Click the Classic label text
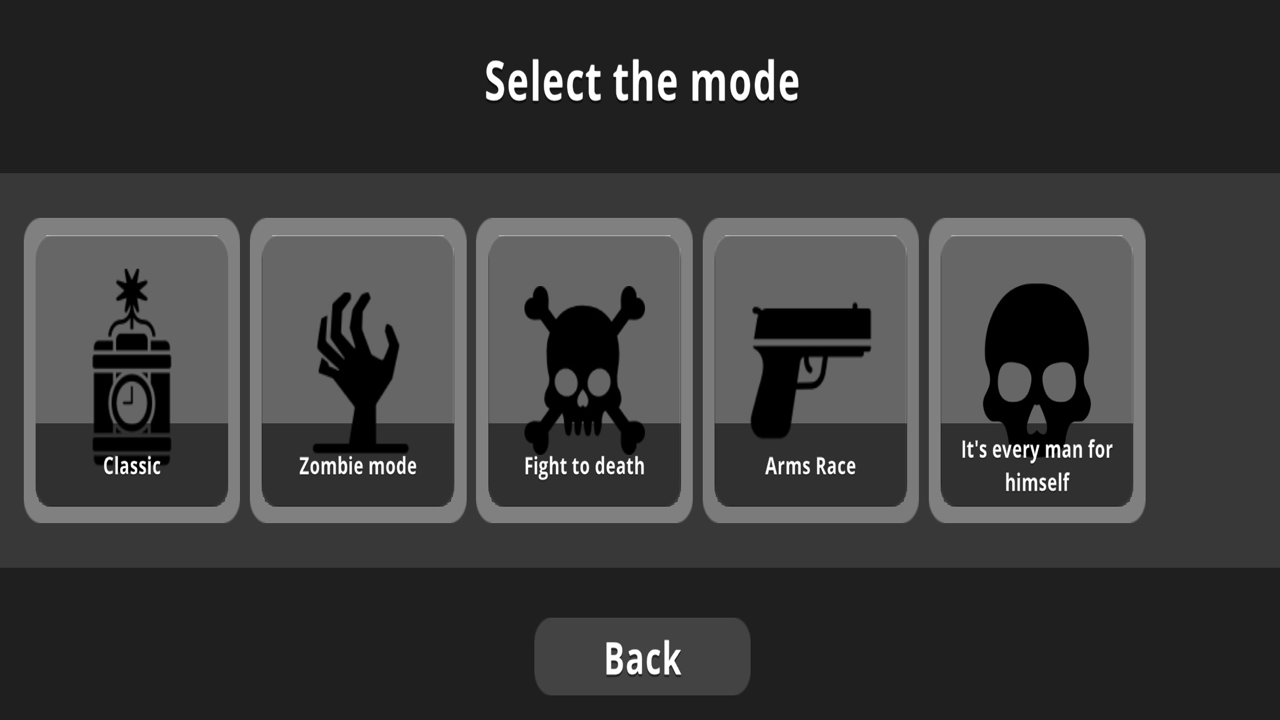This screenshot has height=720, width=1280. click(131, 465)
